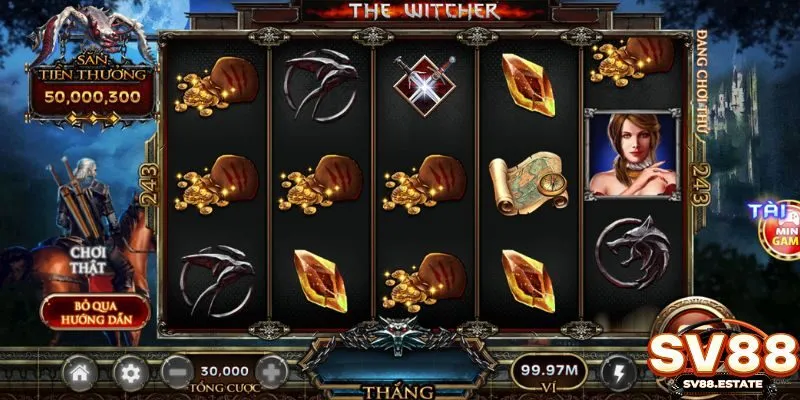Viewport: 800px width, 400px height.
Task: Go to the home screen
Action: (80, 374)
